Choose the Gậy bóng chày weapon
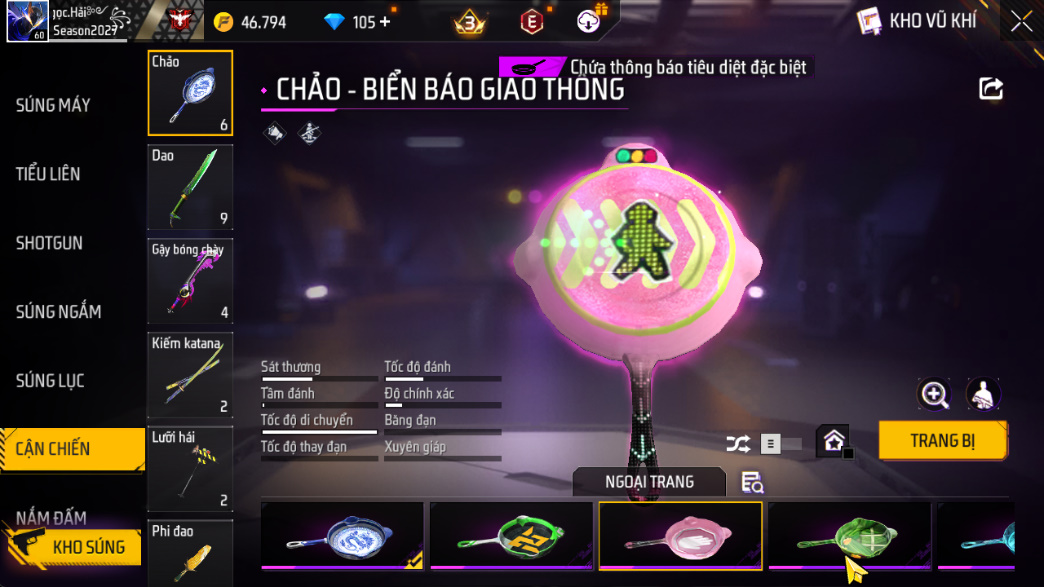The width and height of the screenshot is (1044, 587). 190,281
